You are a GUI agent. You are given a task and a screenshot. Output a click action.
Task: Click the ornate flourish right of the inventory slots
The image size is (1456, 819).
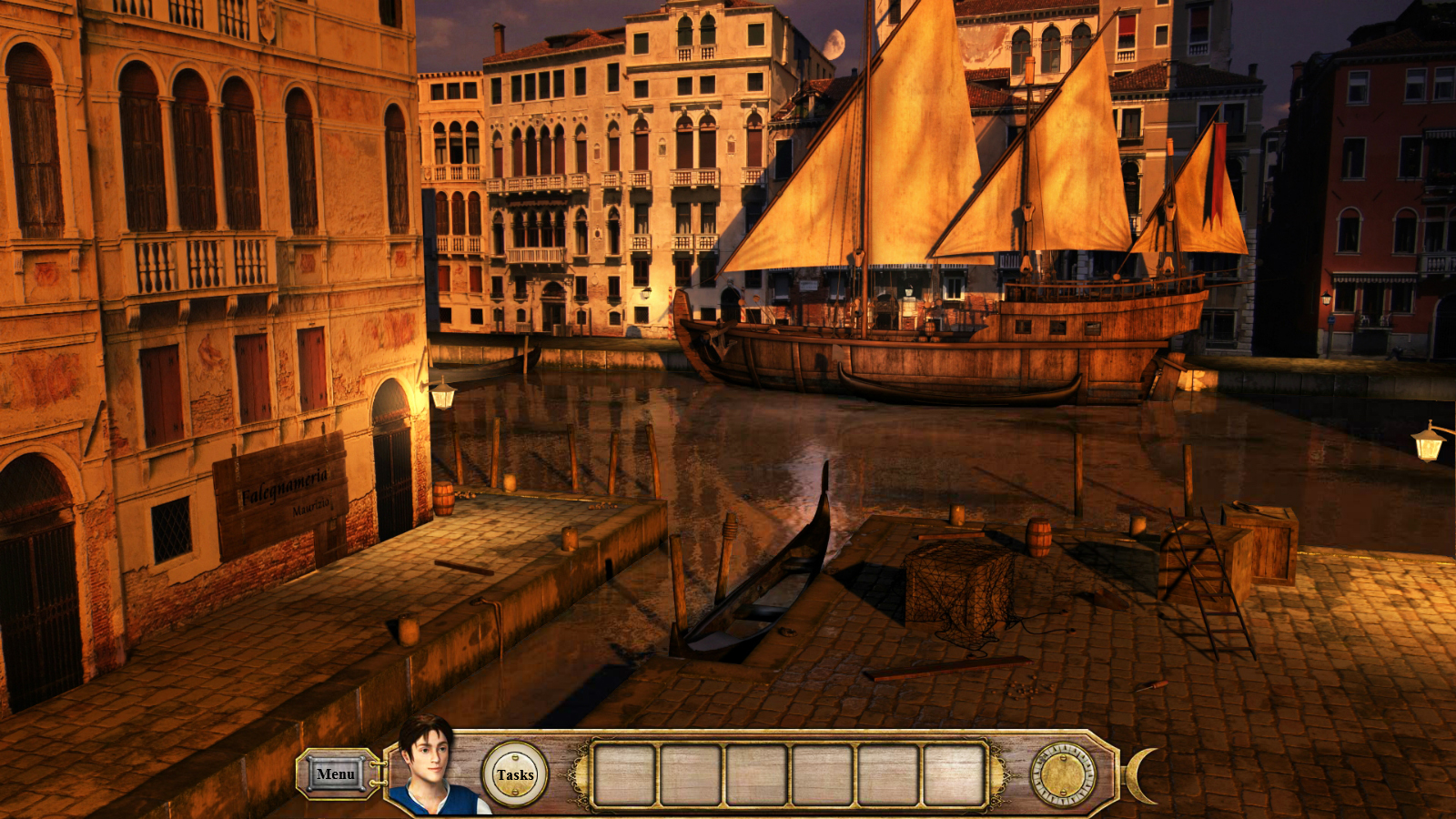pos(1001,775)
